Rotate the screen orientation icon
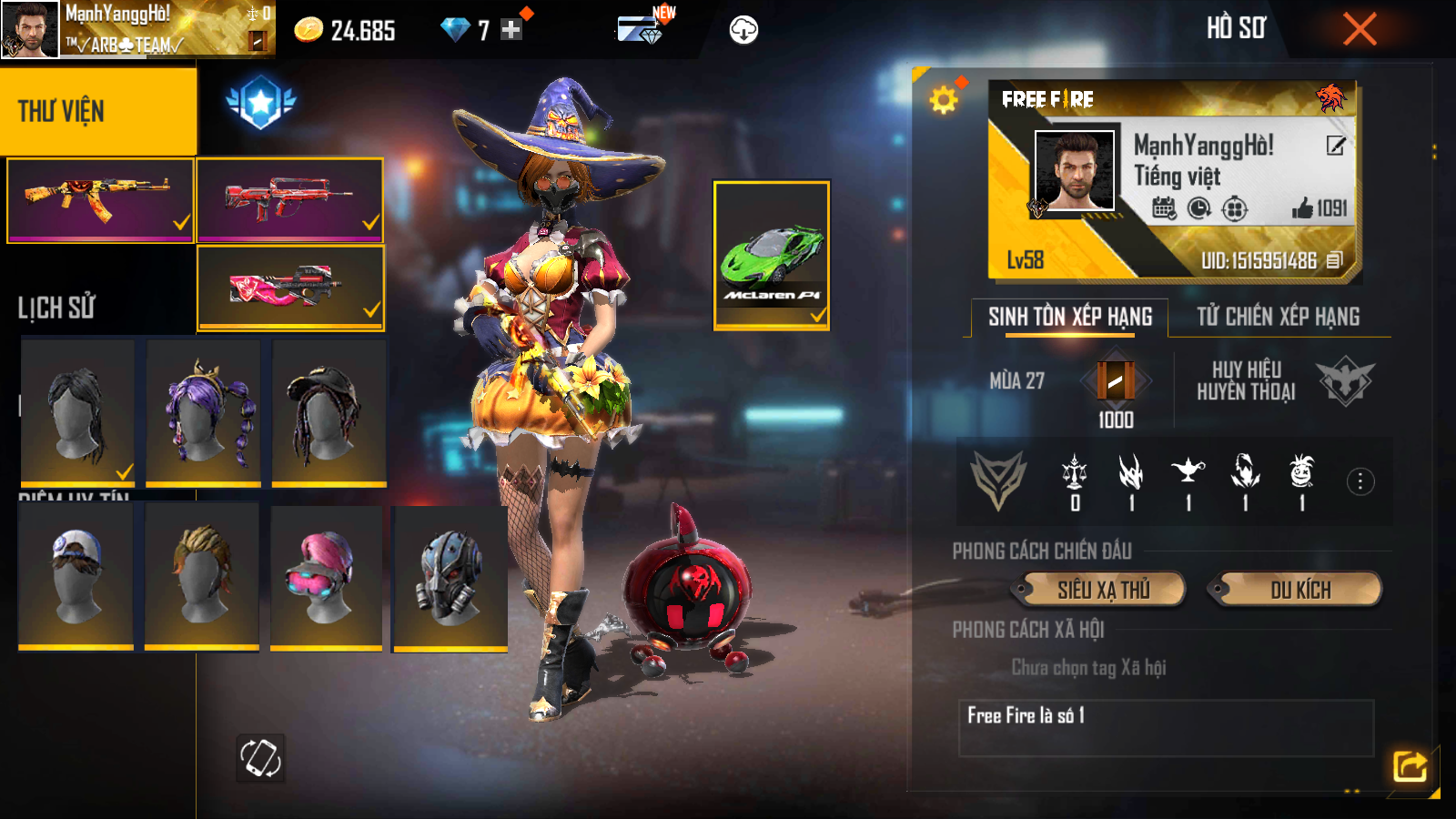Viewport: 1456px width, 819px height. 260,757
